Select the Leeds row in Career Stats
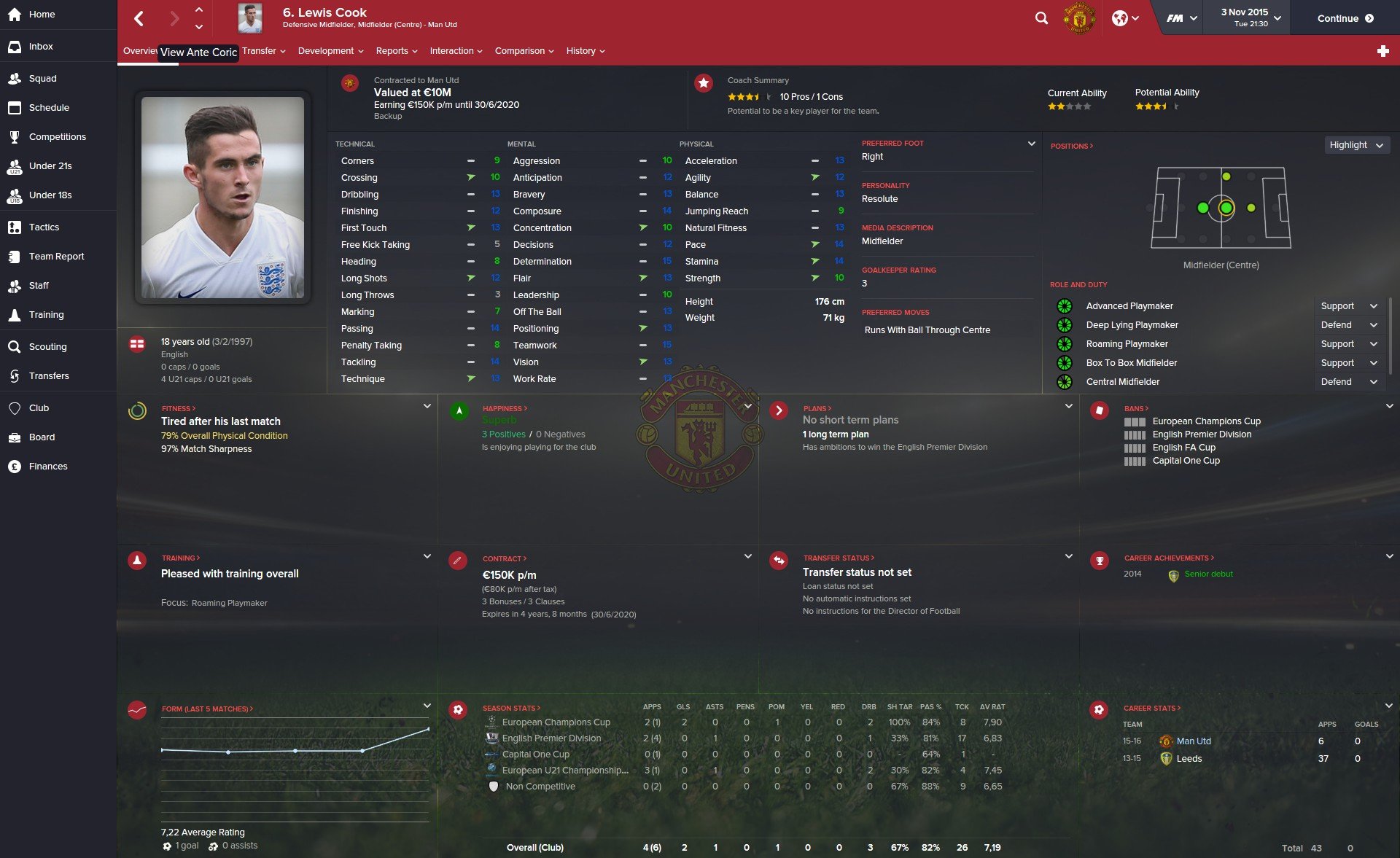The height and width of the screenshot is (858, 1400). [x=1189, y=758]
